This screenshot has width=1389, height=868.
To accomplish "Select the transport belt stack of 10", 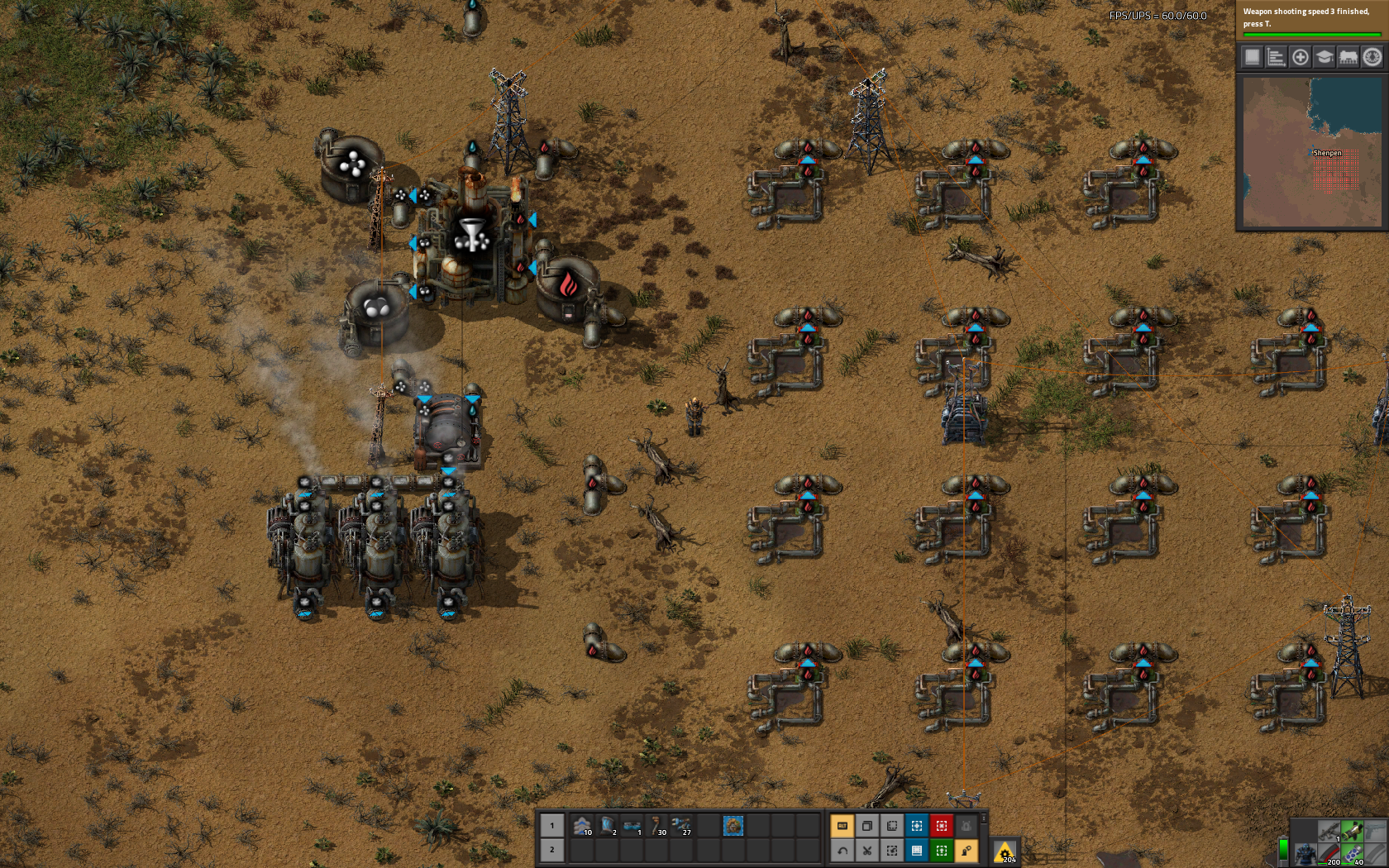I will coord(582,826).
